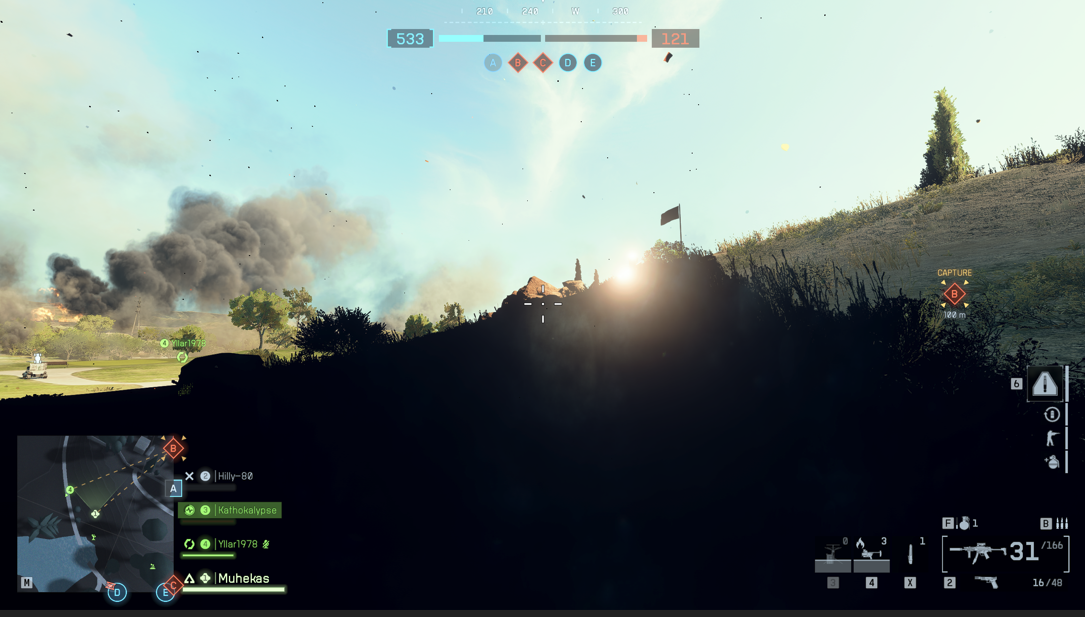Switch to the sidearm pistol icon
The image size is (1085, 617).
(x=986, y=582)
